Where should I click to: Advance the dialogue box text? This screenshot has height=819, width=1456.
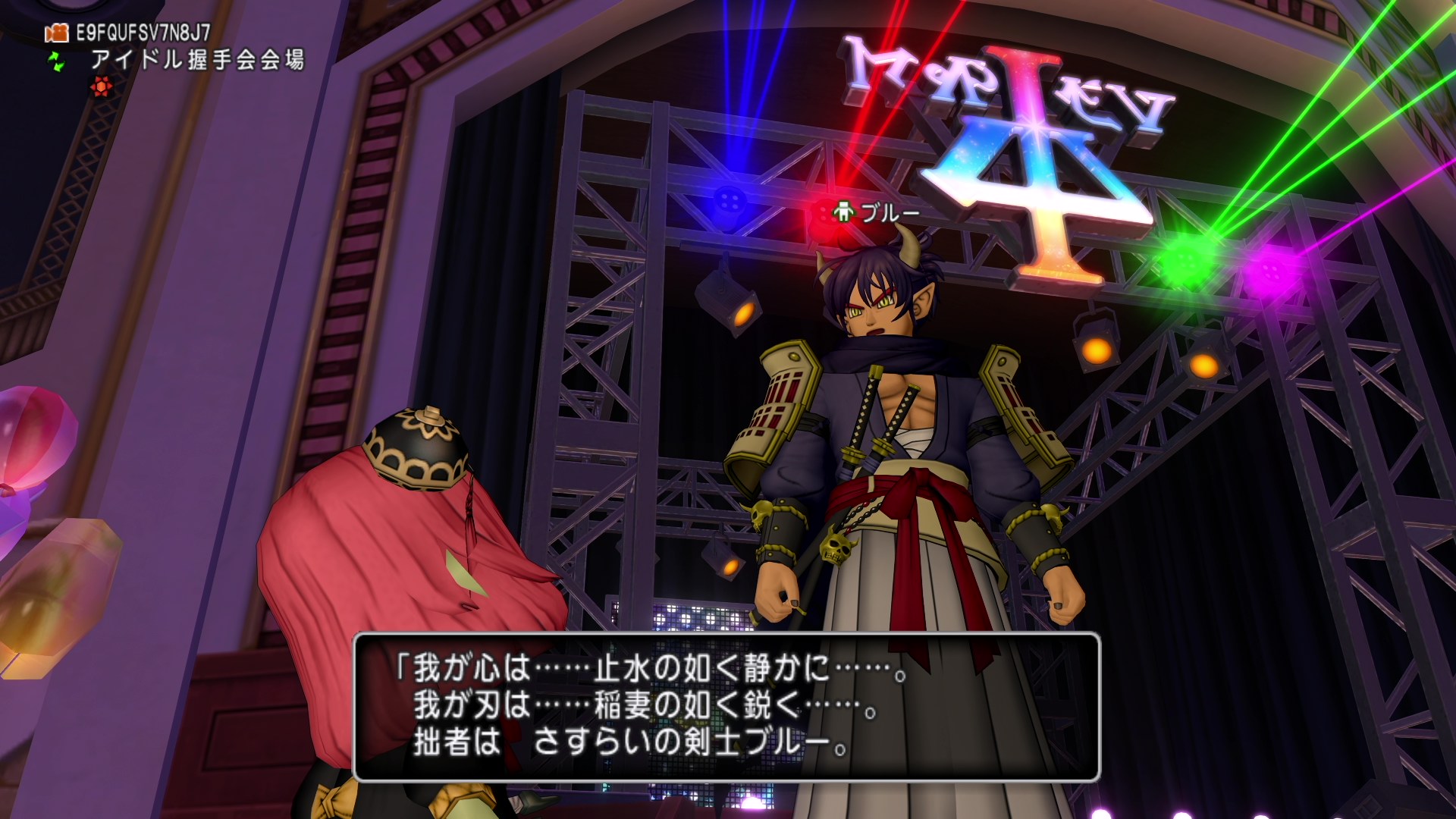(x=726, y=707)
